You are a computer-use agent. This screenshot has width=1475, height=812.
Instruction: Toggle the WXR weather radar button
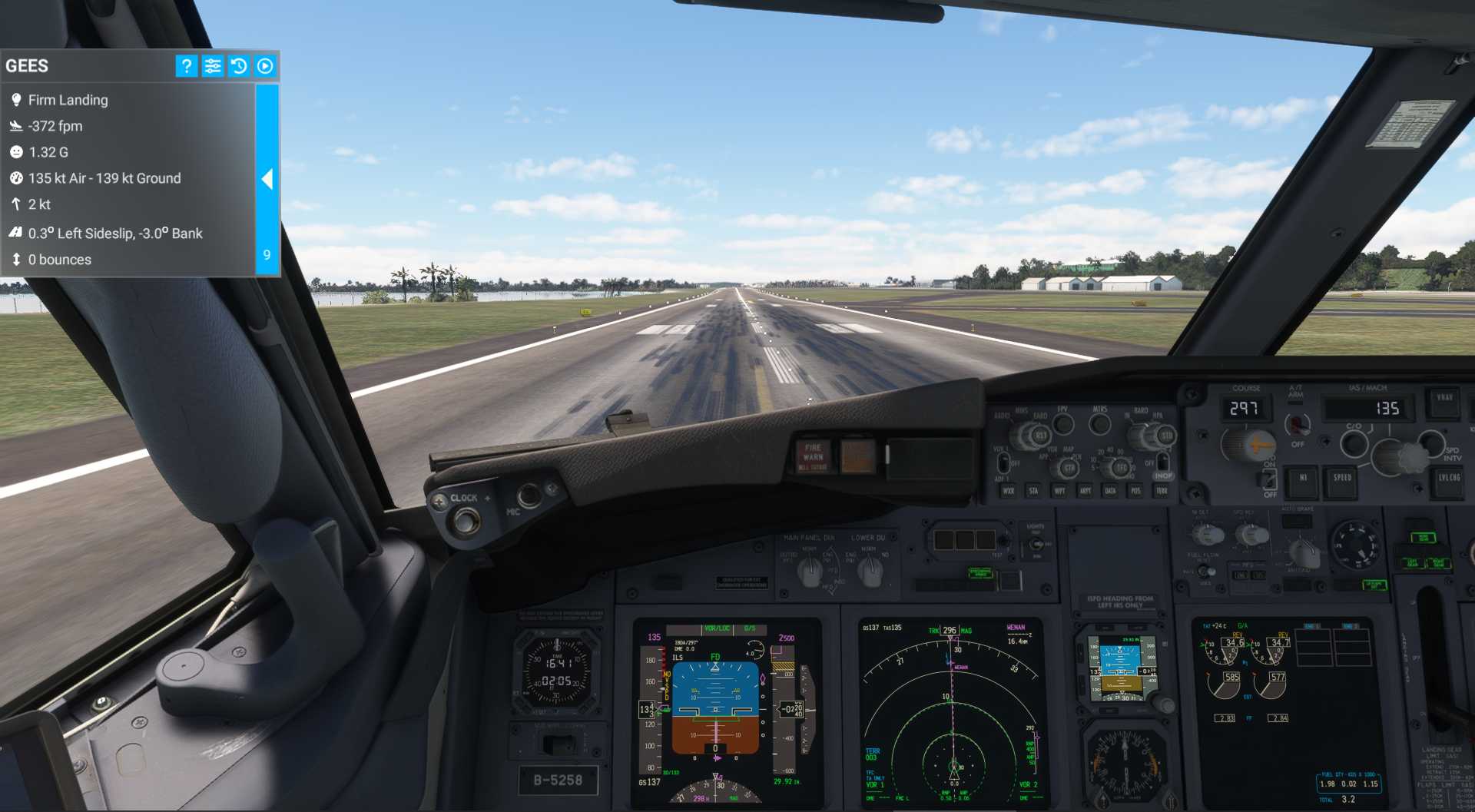(x=1008, y=491)
